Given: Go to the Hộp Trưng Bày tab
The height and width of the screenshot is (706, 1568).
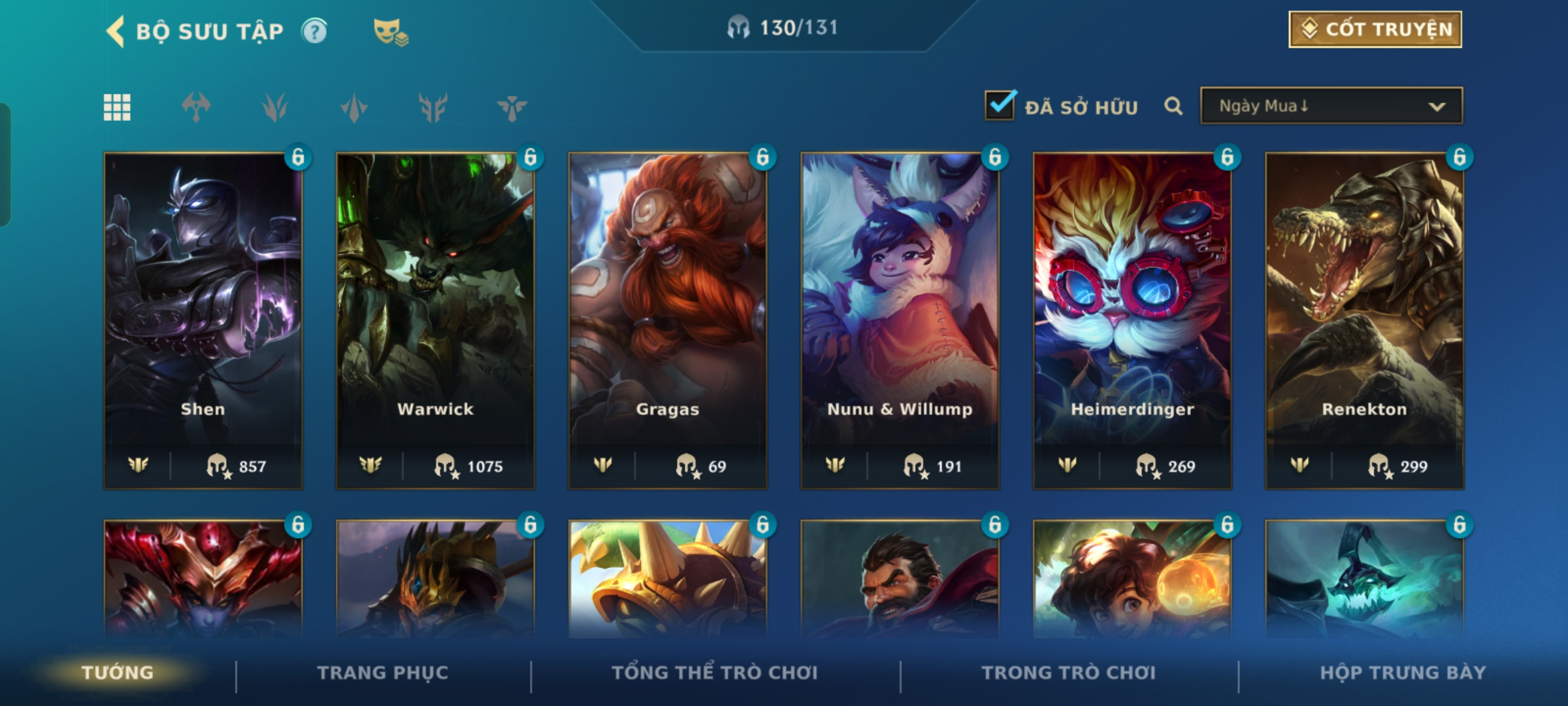Looking at the screenshot, I should 1403,673.
